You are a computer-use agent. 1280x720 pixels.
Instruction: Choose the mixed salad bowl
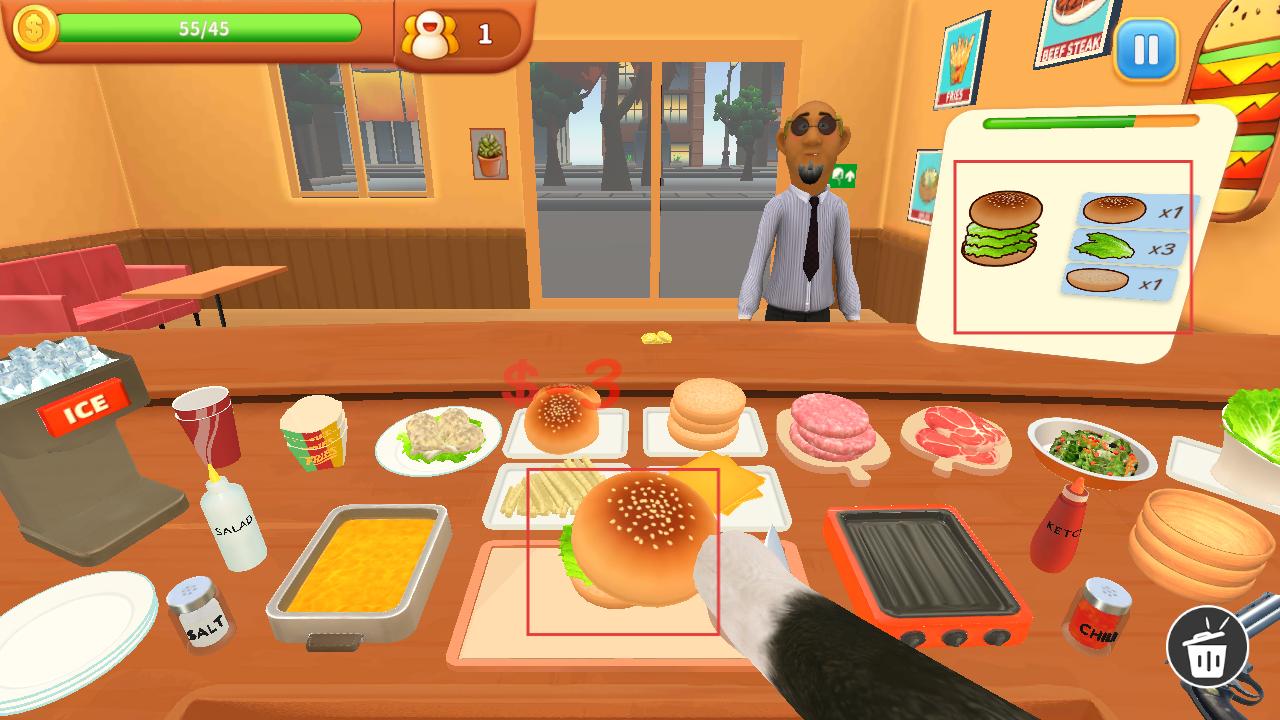(x=1091, y=449)
